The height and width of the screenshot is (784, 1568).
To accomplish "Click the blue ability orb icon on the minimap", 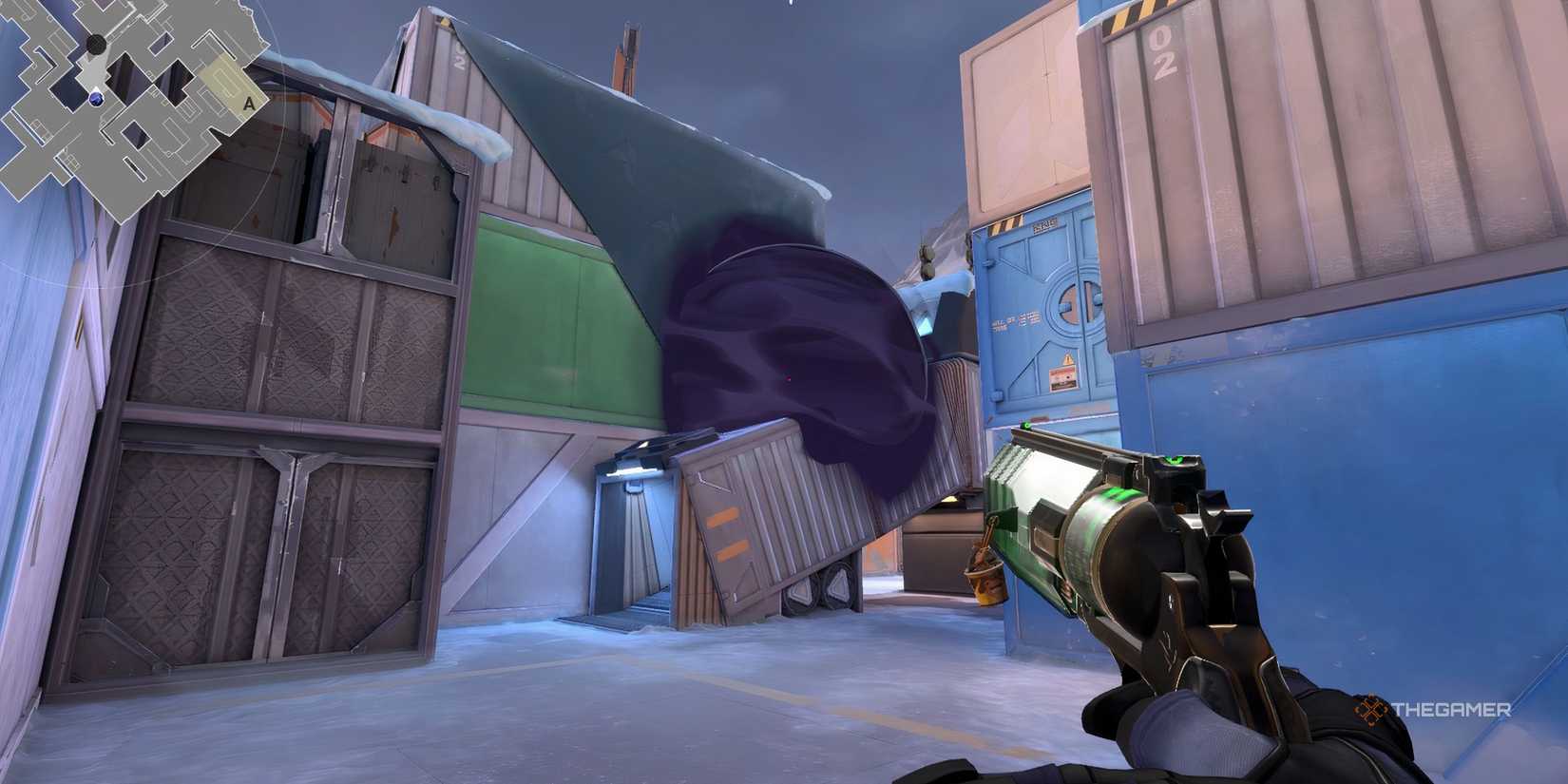I will [x=96, y=99].
